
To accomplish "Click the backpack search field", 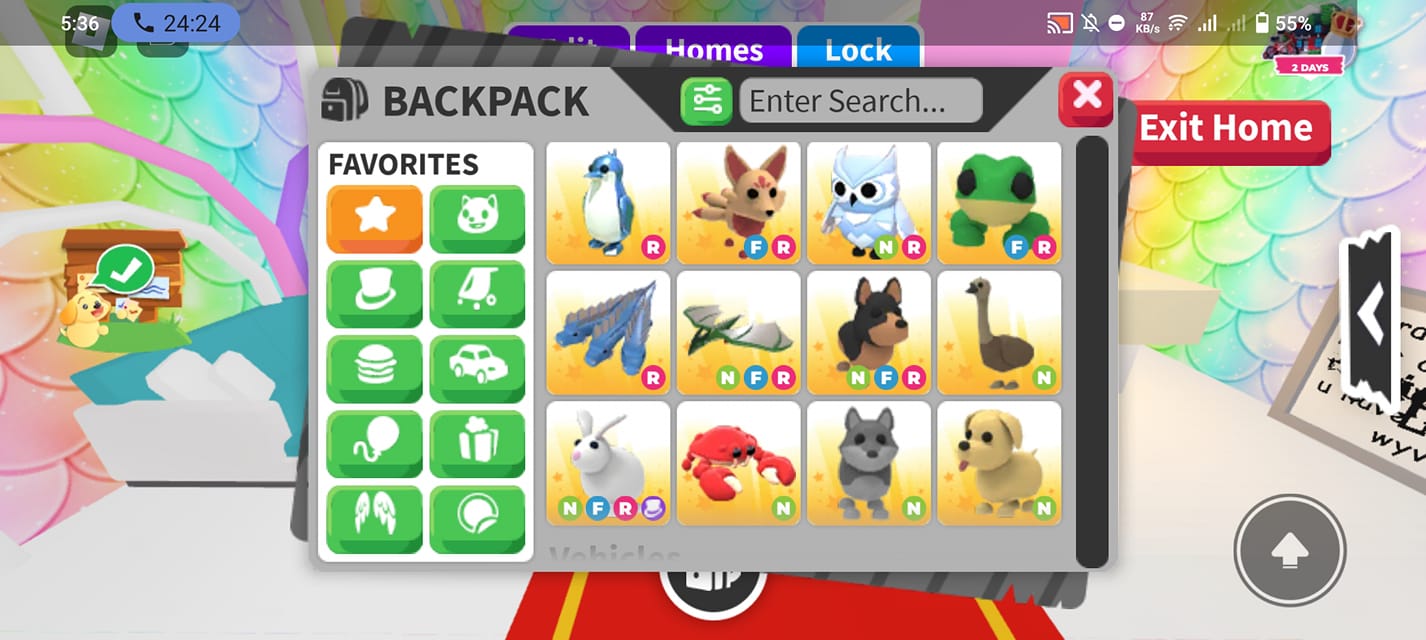I will pyautogui.click(x=860, y=101).
